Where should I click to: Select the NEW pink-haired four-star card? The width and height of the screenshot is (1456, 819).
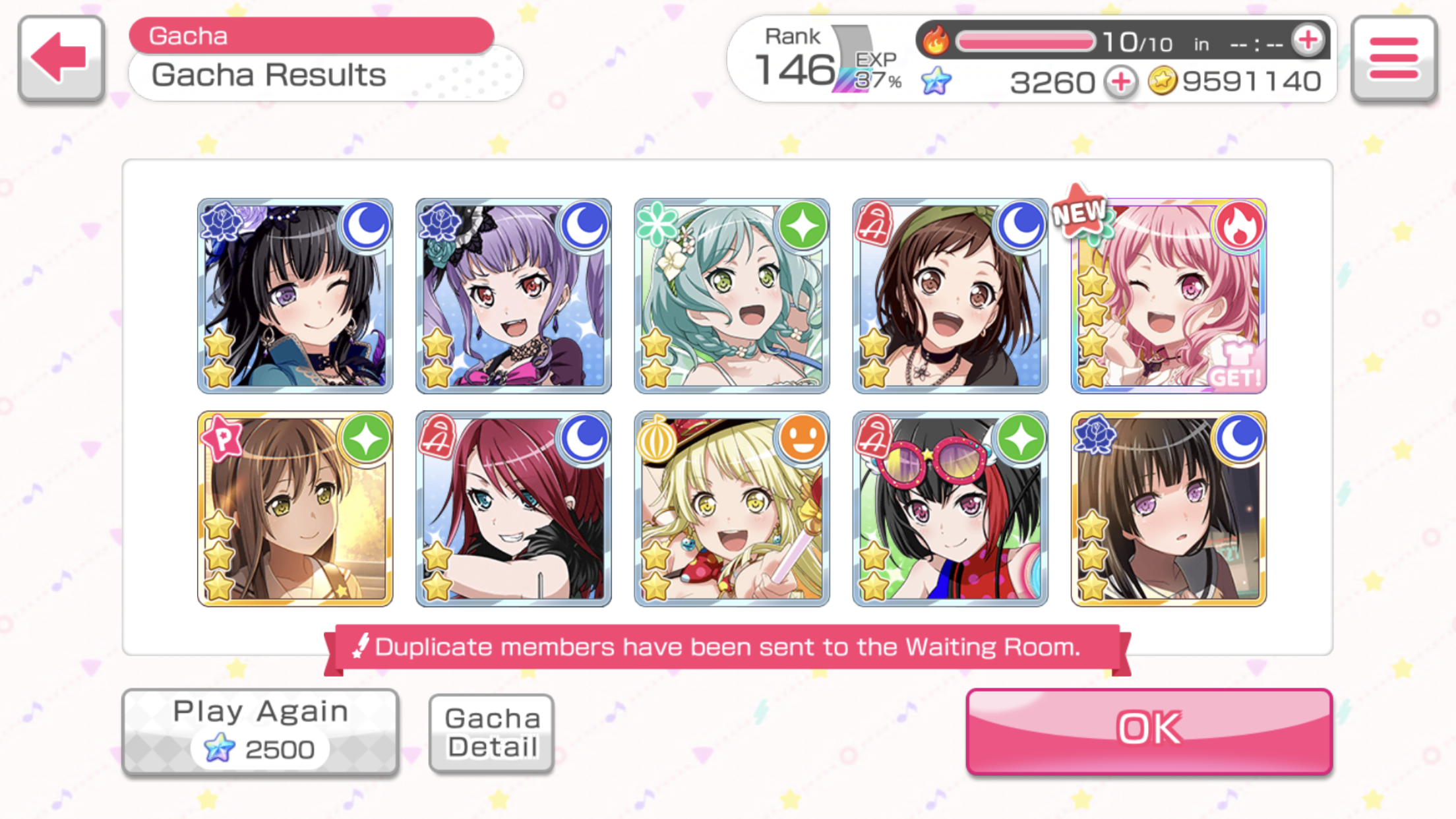1168,295
